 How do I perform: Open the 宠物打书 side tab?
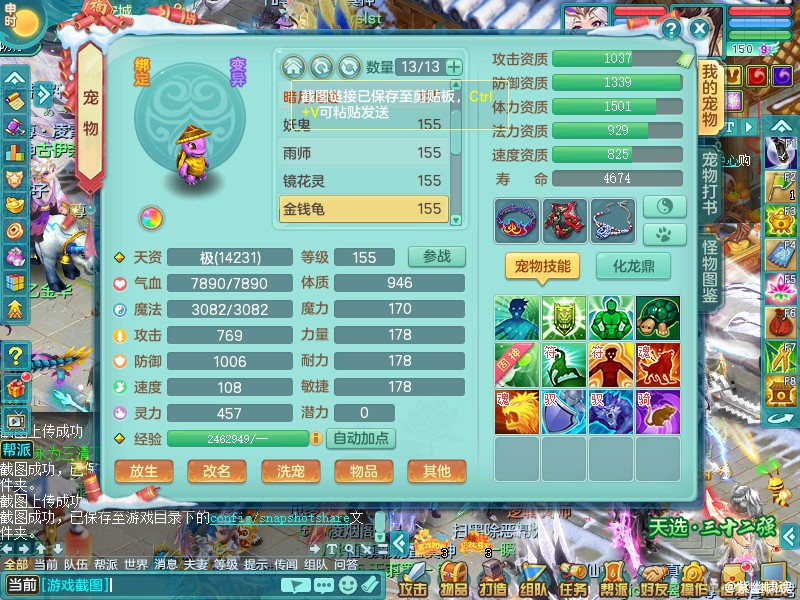point(710,184)
